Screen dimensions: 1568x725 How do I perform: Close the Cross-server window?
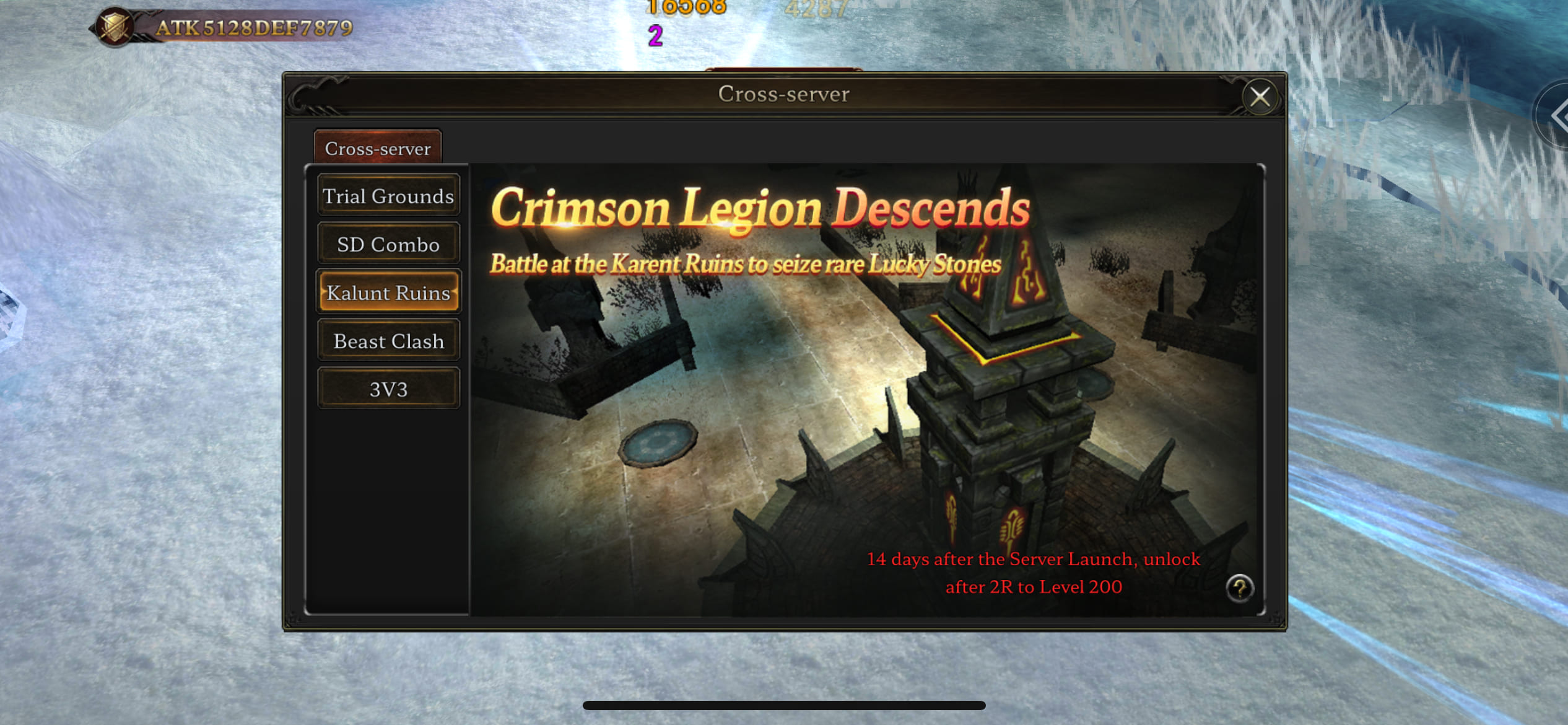click(x=1259, y=97)
